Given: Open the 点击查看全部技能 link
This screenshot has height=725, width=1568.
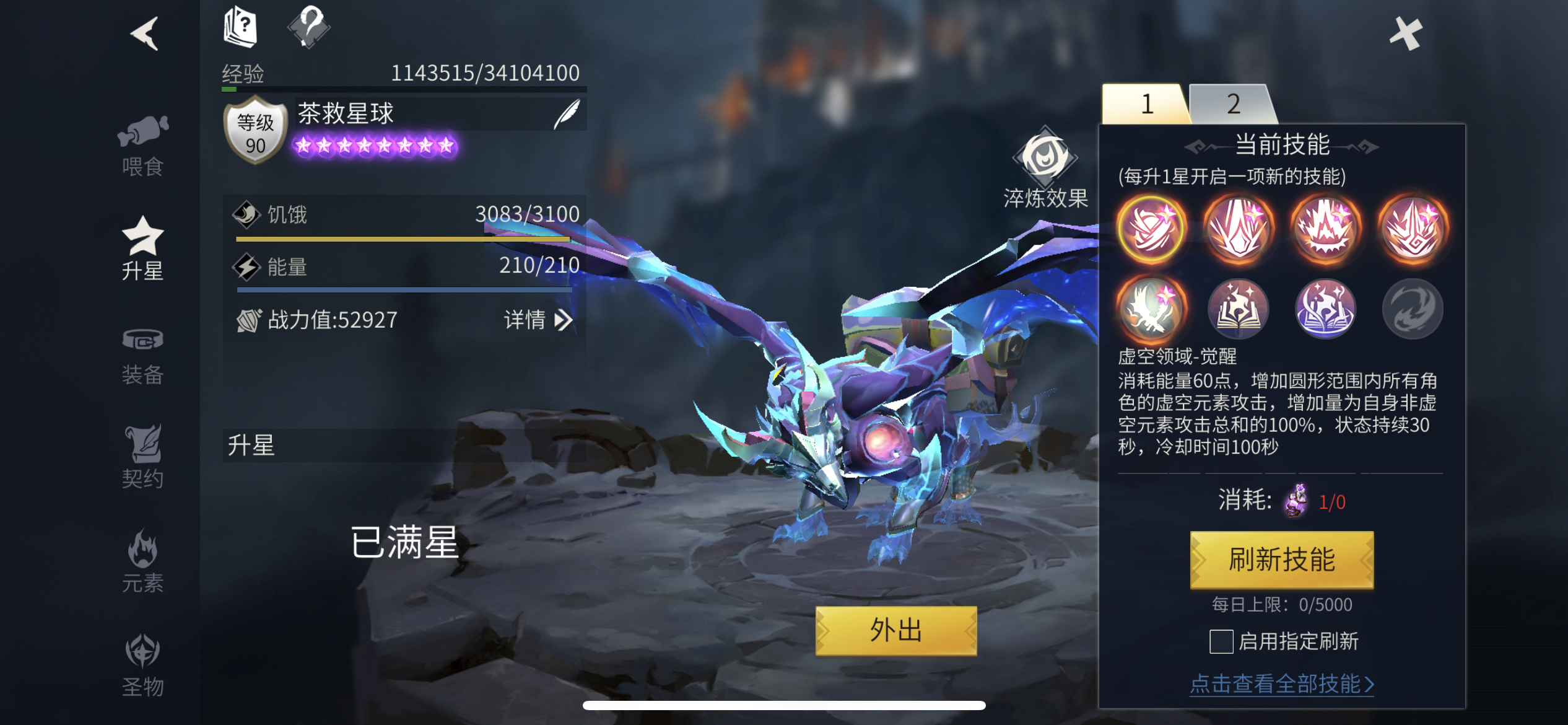Looking at the screenshot, I should pyautogui.click(x=1281, y=684).
